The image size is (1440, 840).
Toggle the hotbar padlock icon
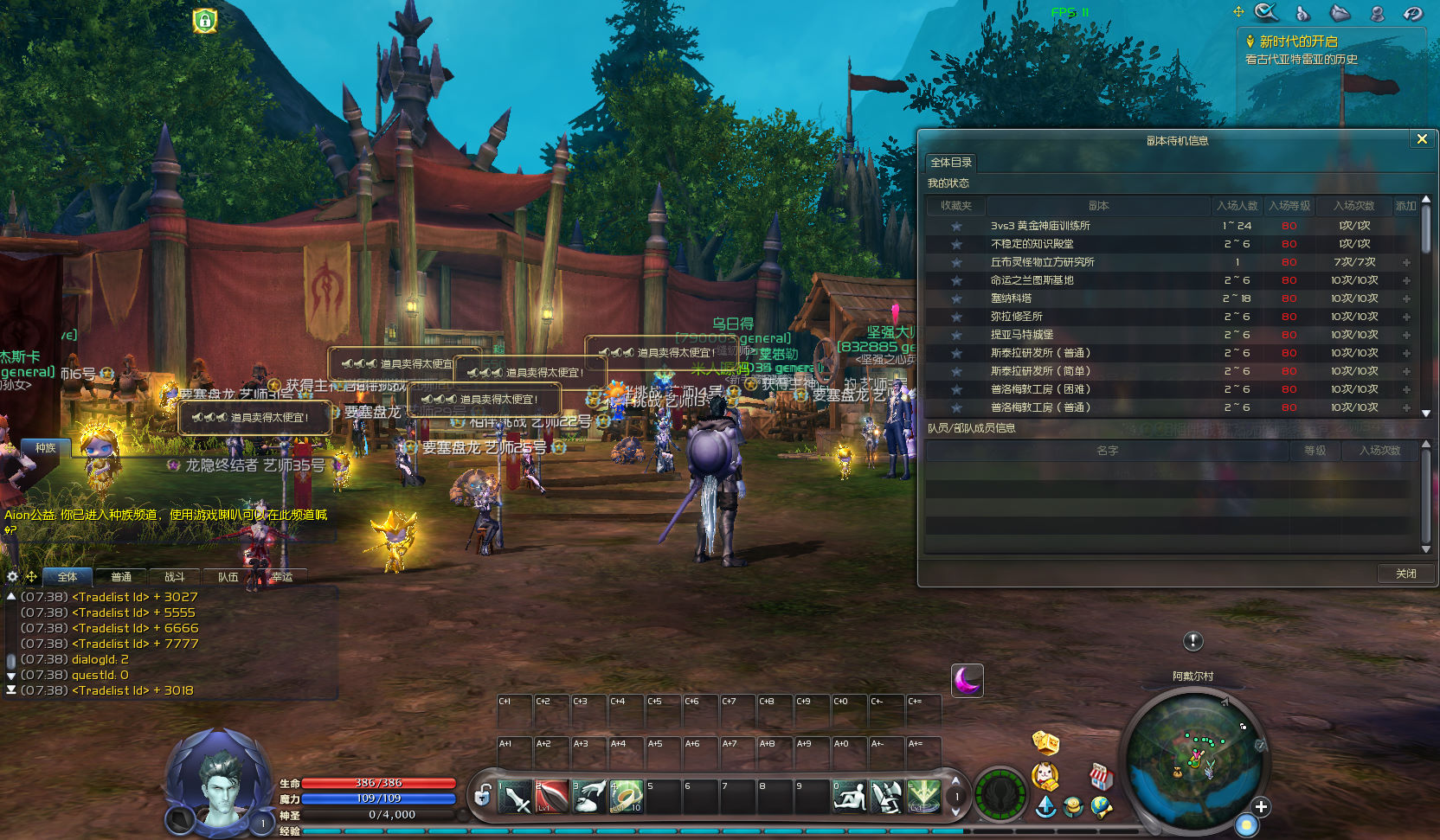pyautogui.click(x=483, y=794)
